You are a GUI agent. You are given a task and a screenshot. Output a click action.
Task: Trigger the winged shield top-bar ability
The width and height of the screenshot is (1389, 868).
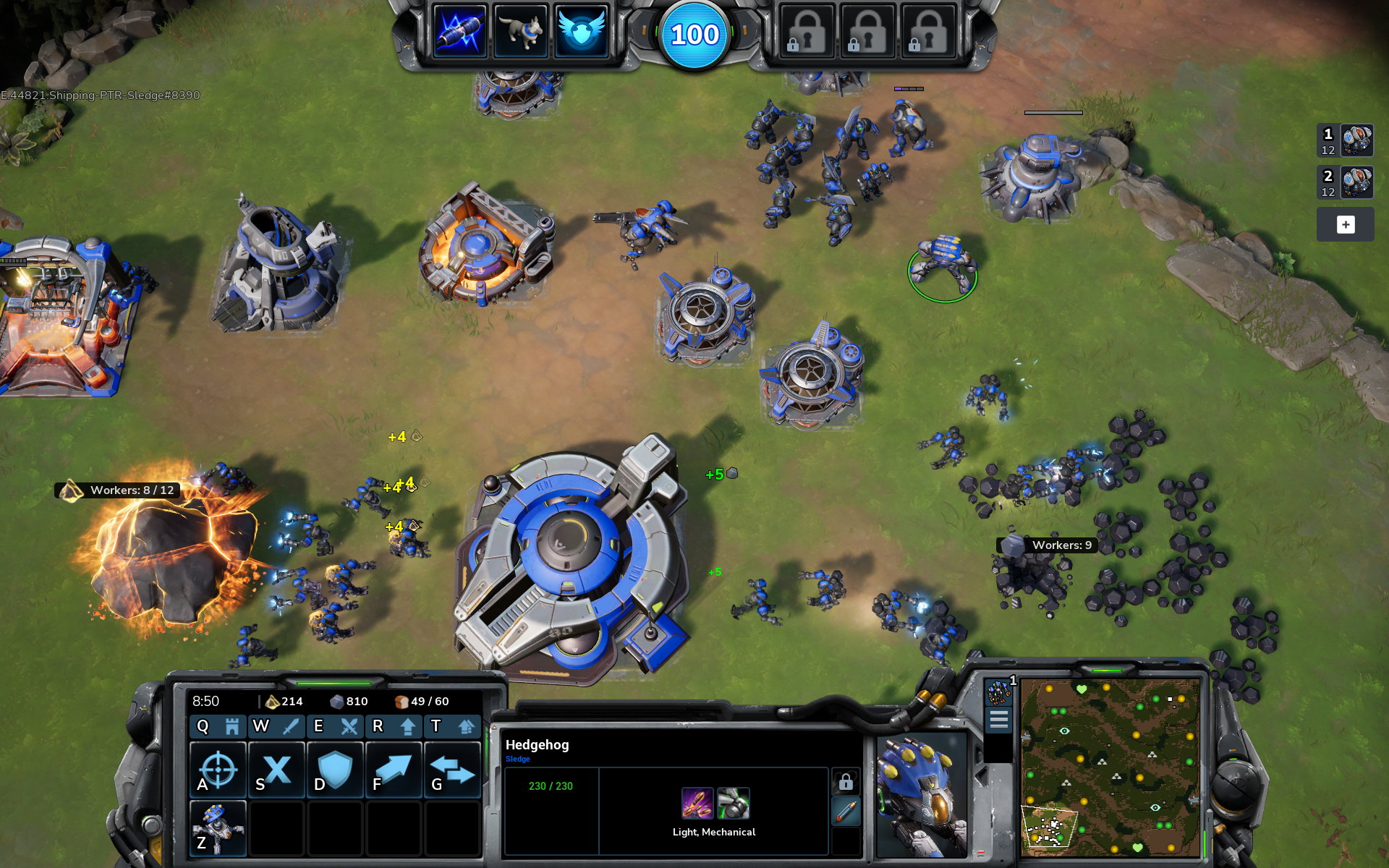[580, 32]
